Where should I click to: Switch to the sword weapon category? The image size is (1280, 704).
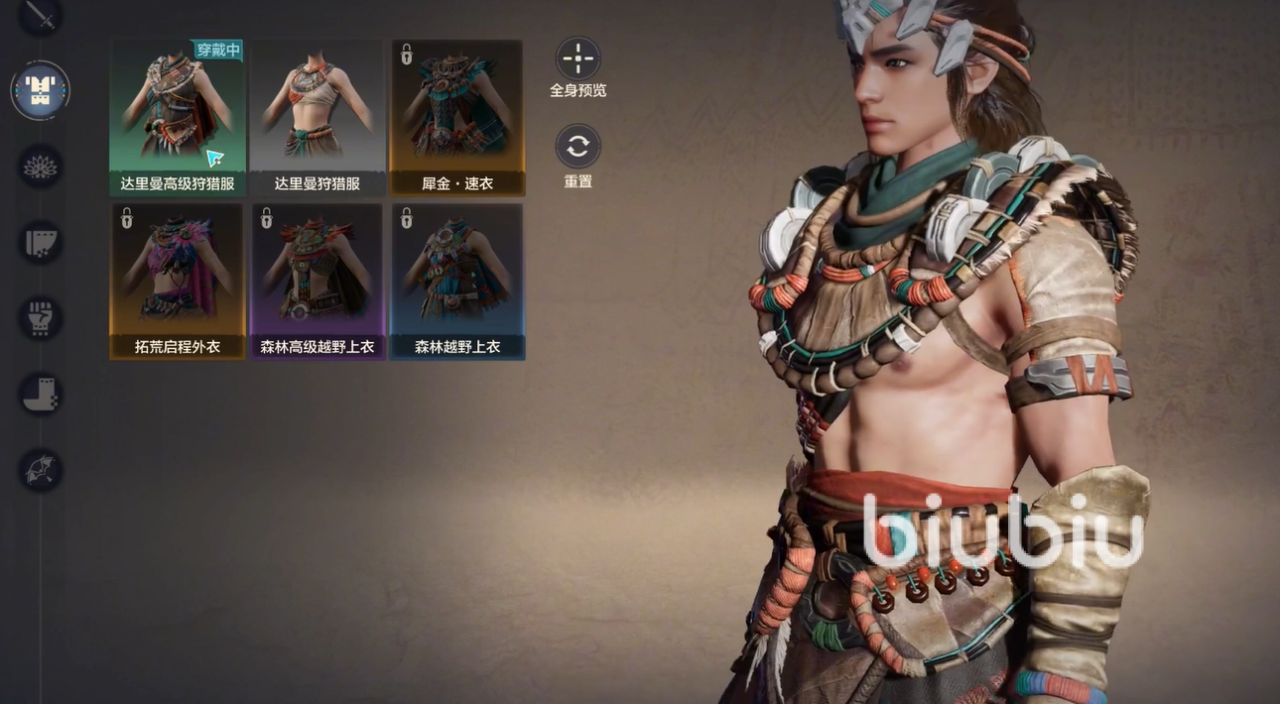41,14
